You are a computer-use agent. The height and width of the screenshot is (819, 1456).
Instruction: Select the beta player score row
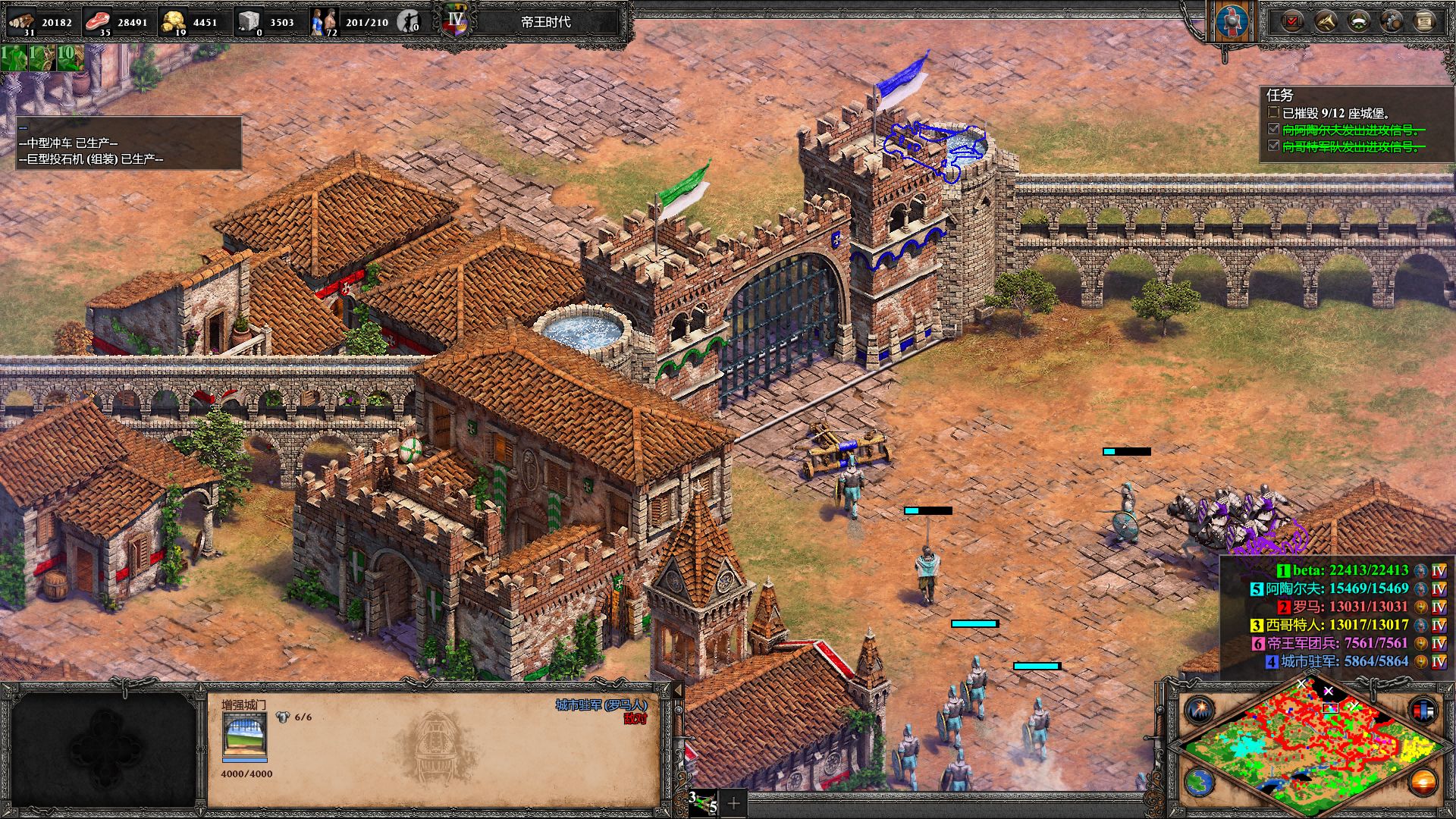1350,570
